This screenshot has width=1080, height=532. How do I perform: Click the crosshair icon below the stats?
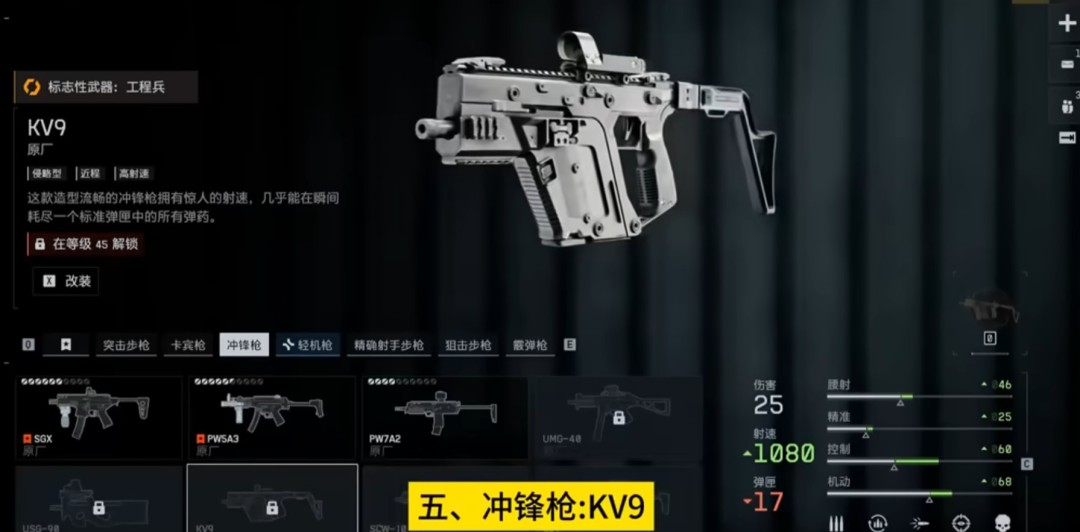(x=961, y=523)
